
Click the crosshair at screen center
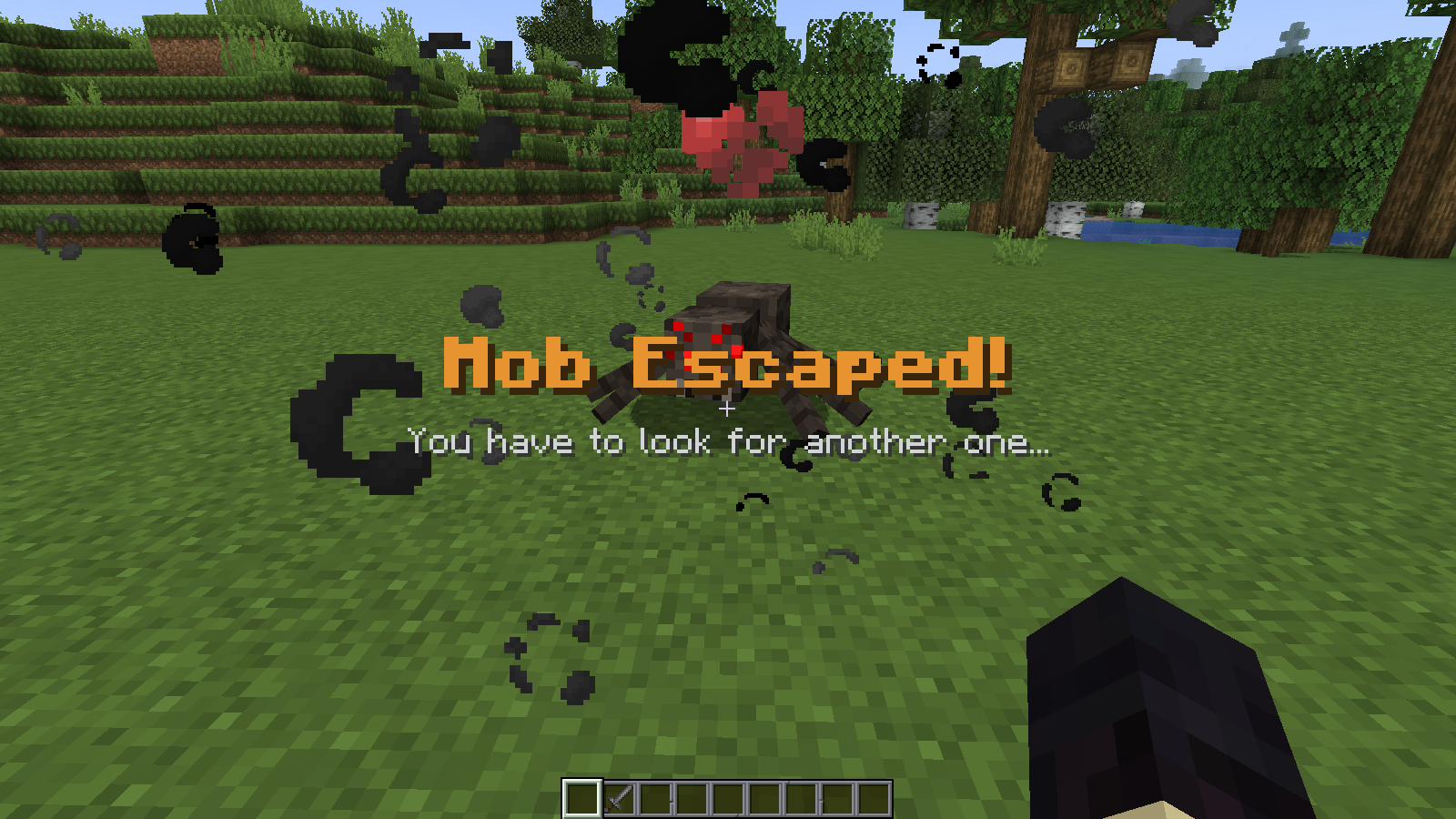click(728, 409)
